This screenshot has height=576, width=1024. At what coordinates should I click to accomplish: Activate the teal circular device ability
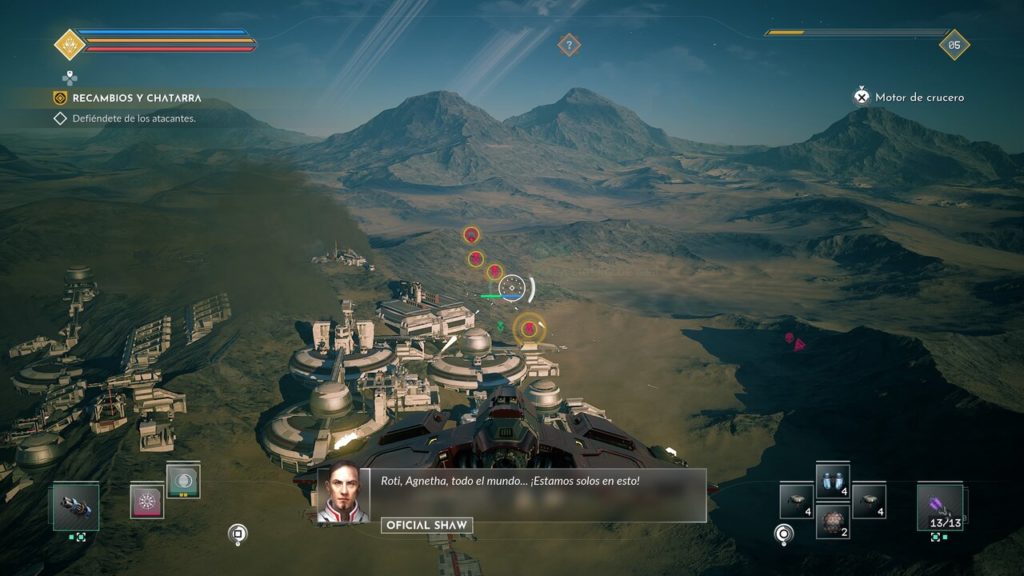tap(183, 481)
